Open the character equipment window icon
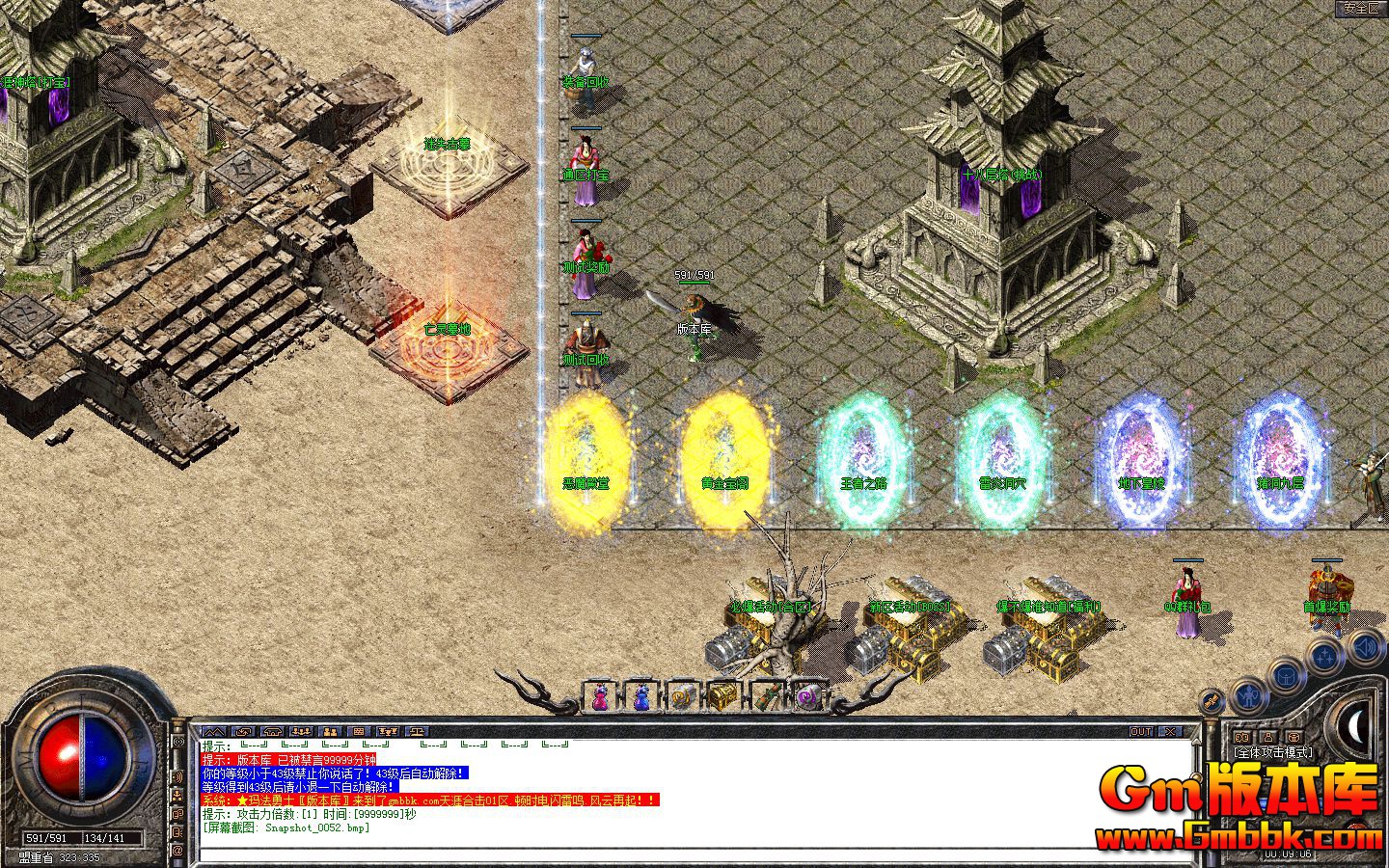Screen dimensions: 1389x868 pyautogui.click(x=1250, y=695)
